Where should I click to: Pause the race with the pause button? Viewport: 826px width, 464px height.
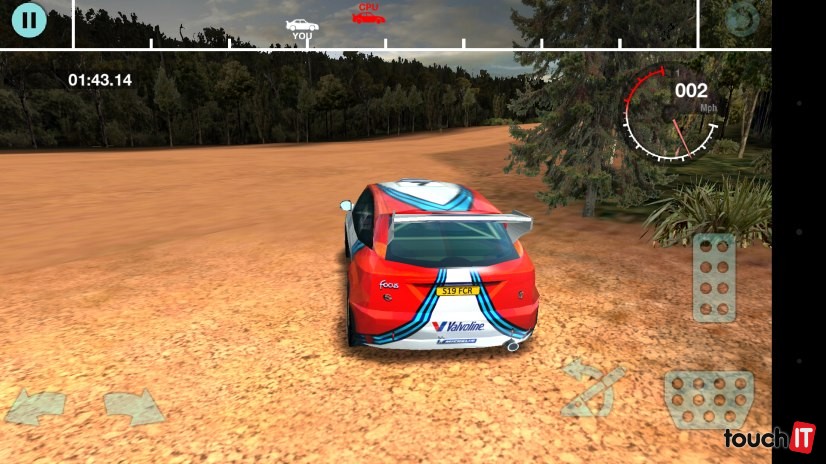click(30, 20)
